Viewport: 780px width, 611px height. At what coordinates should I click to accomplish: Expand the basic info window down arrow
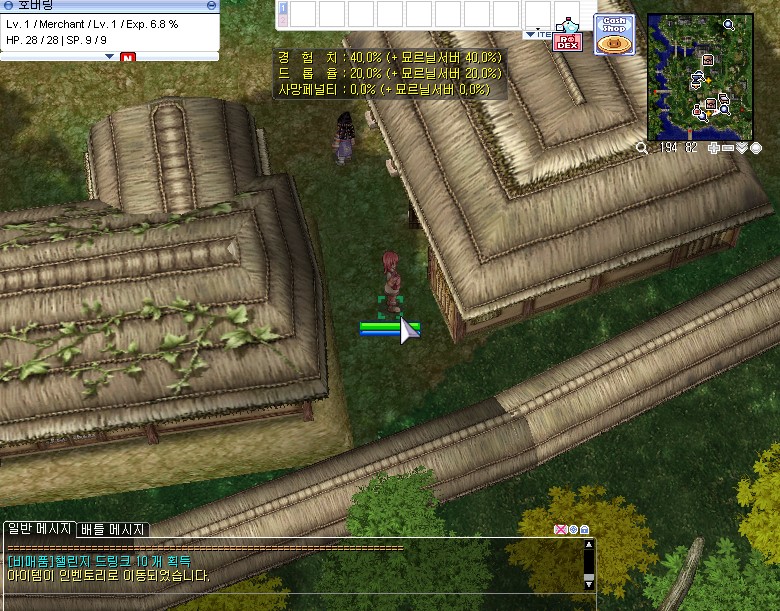coord(110,57)
